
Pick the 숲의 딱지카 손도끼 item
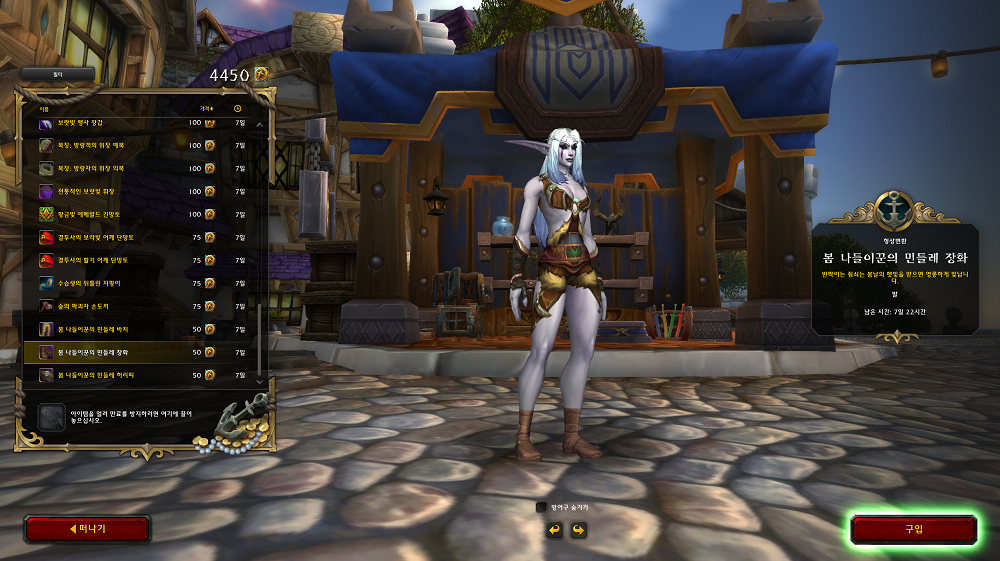coord(140,306)
